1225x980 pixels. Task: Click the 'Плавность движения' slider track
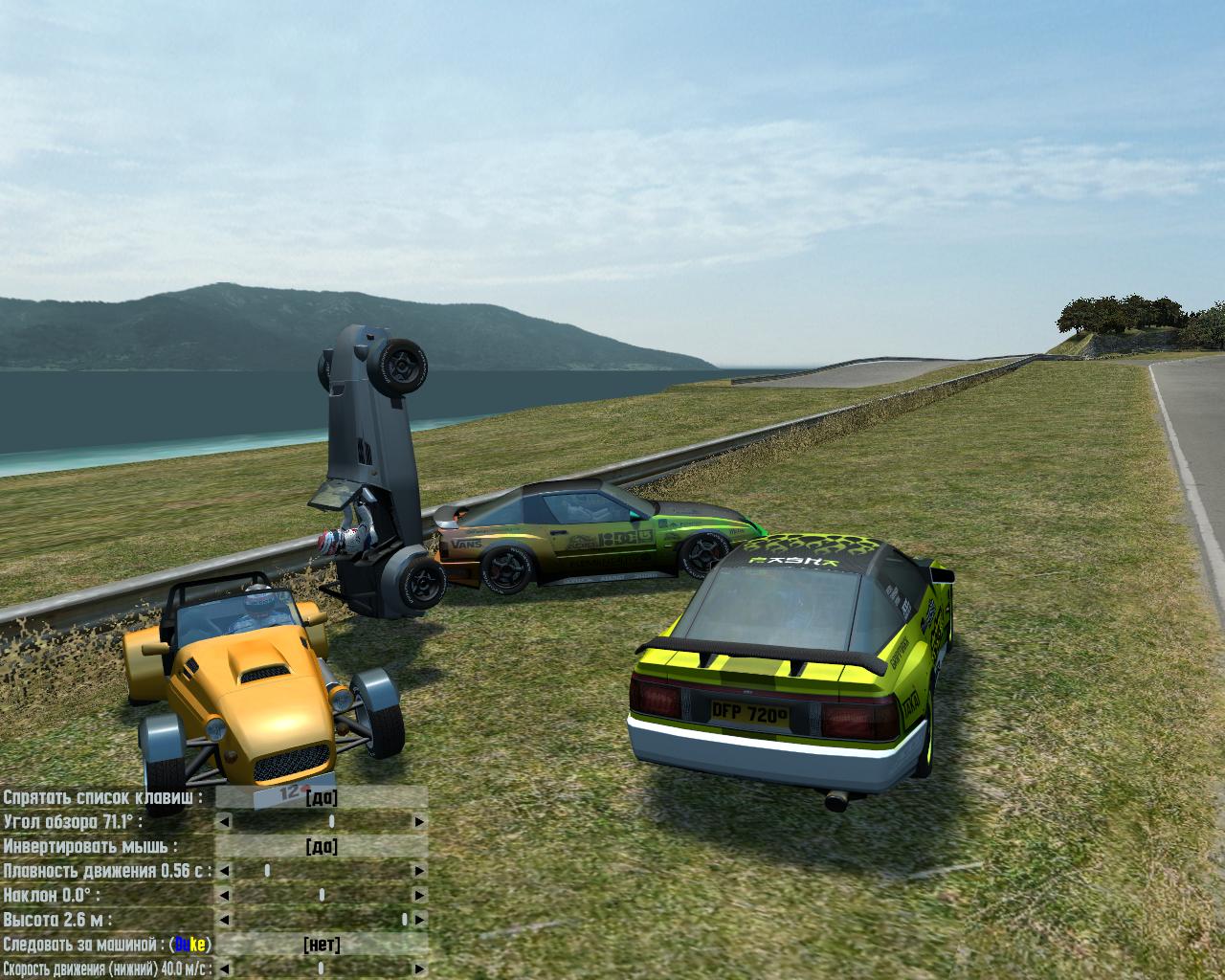(322, 871)
